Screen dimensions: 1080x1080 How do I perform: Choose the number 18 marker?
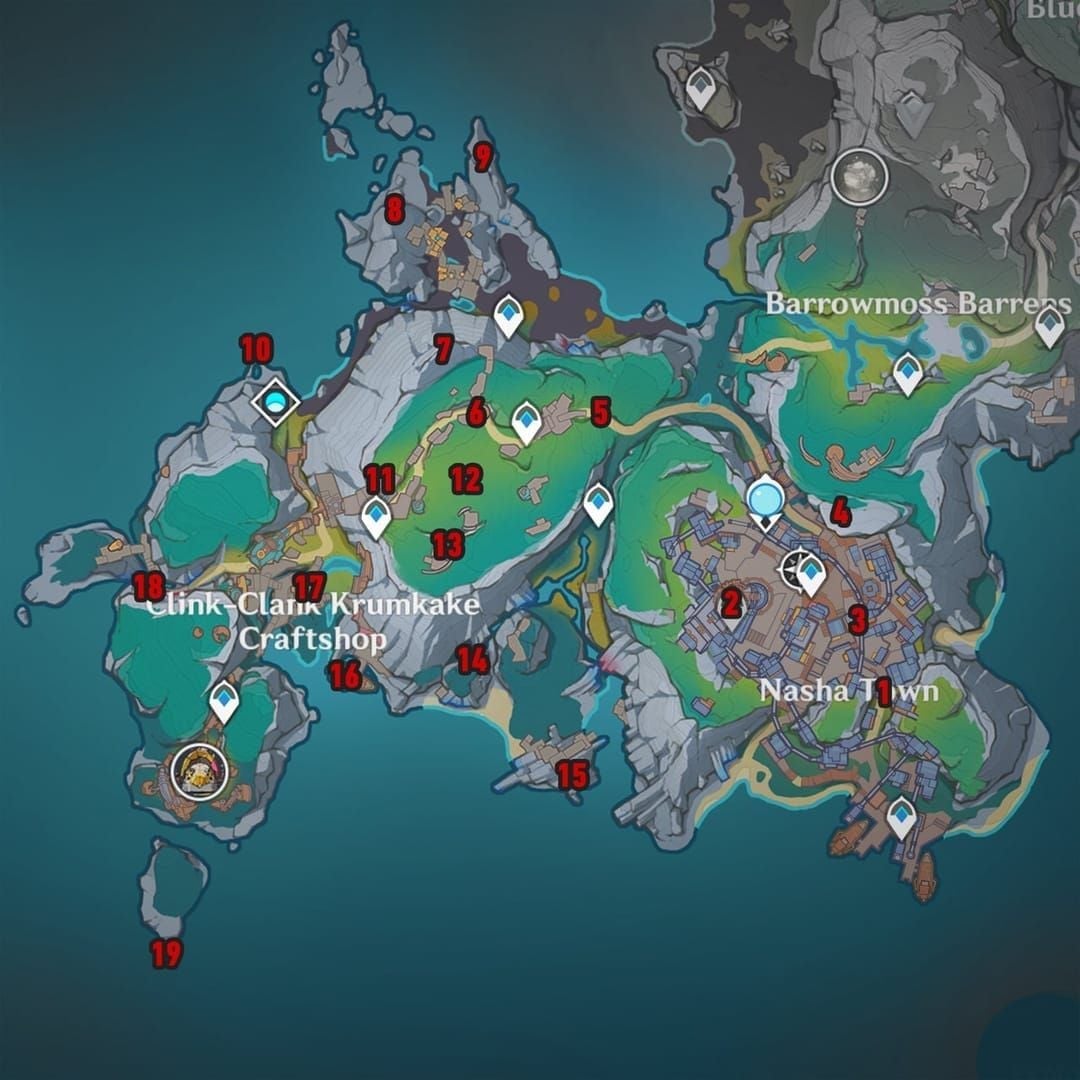[149, 585]
